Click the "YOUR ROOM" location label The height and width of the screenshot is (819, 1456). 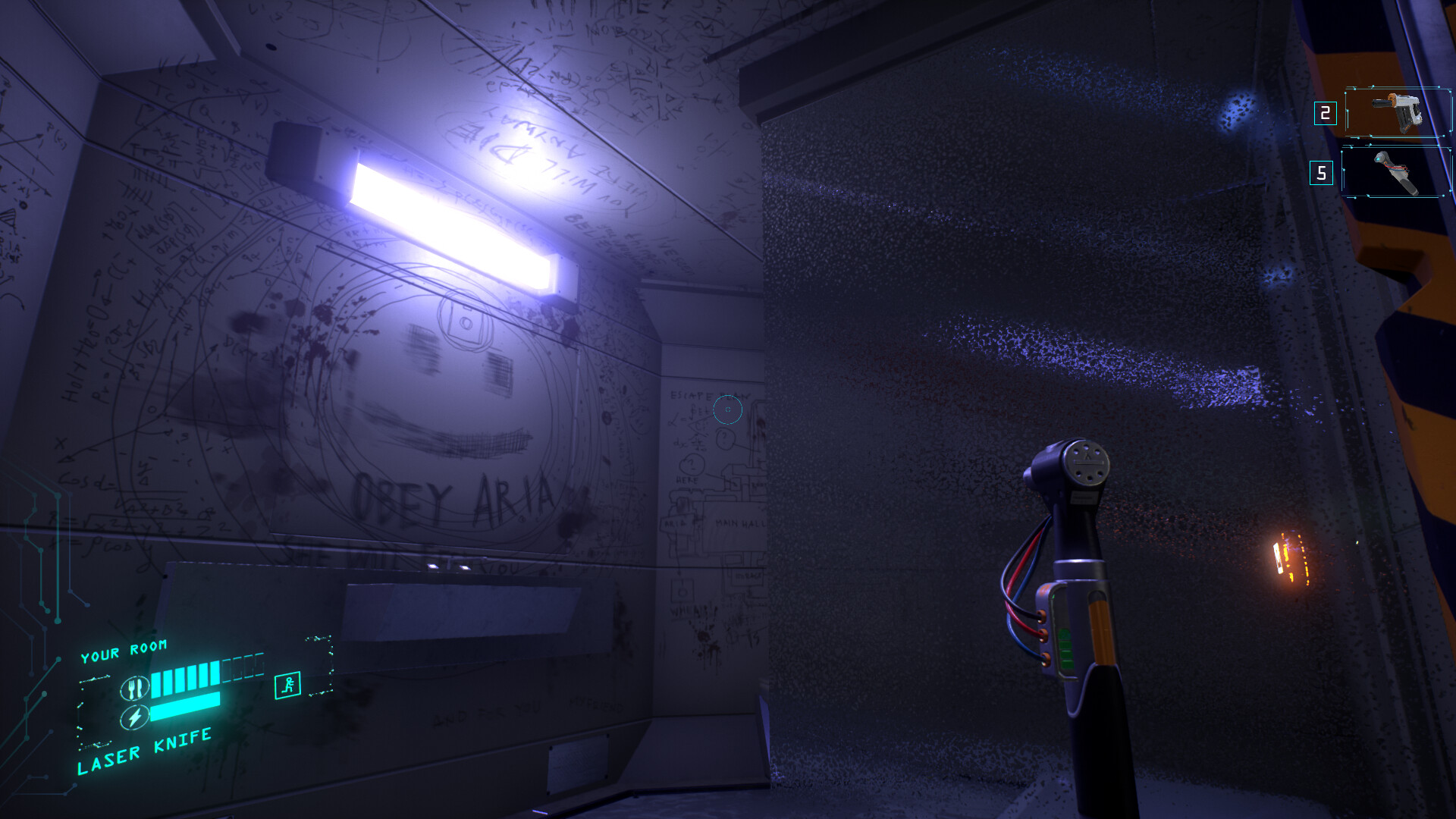(125, 648)
